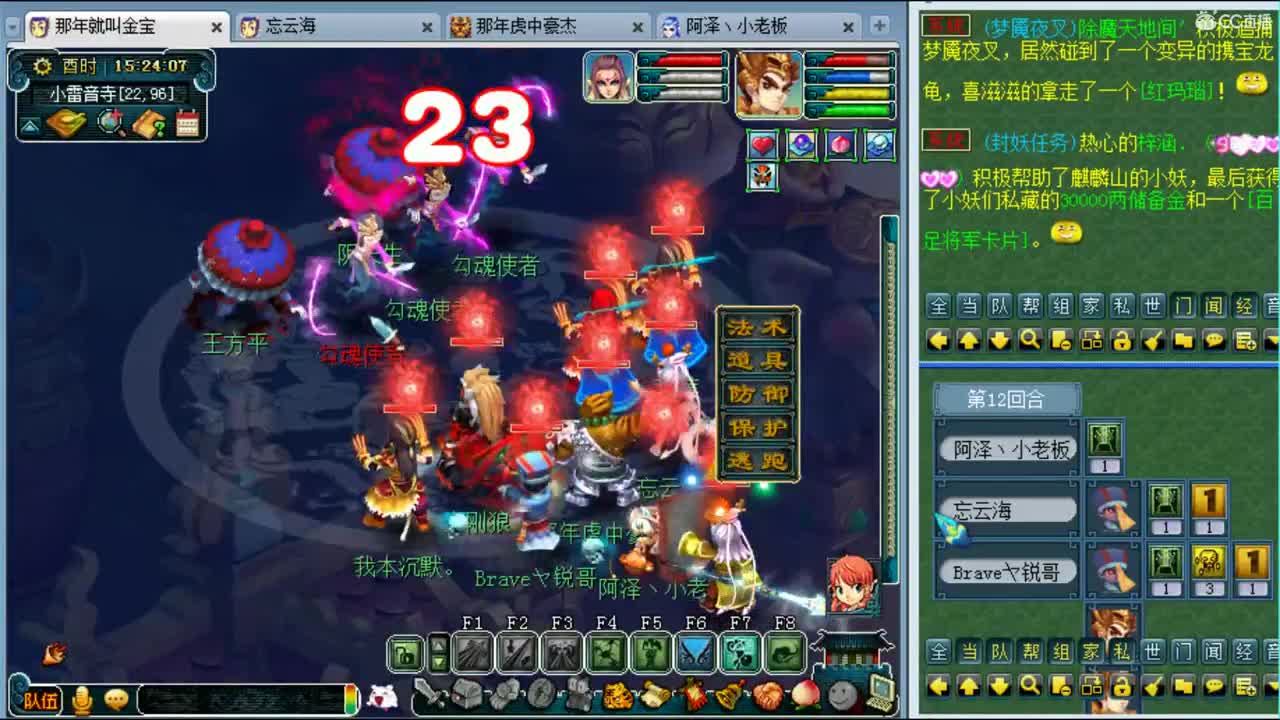This screenshot has width=1280, height=720.
Task: Switch to the 忘云海 window tab
Action: tap(300, 27)
